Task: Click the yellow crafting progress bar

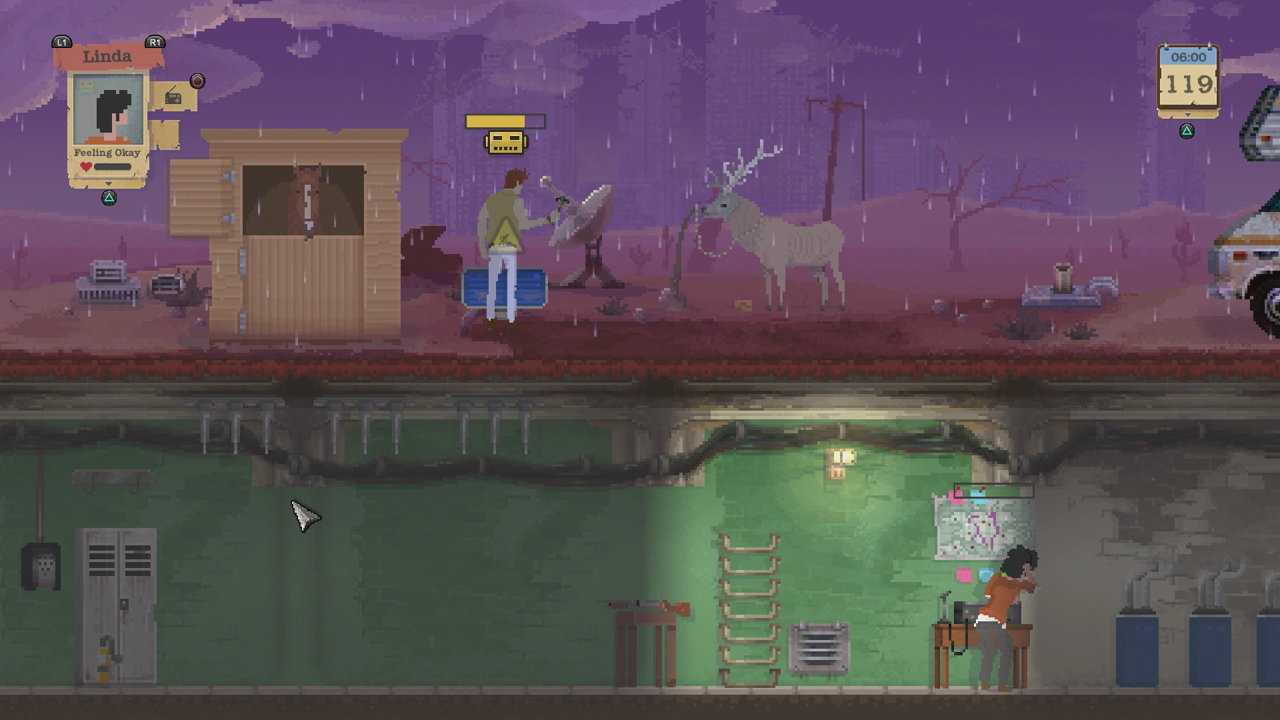Action: coord(503,121)
